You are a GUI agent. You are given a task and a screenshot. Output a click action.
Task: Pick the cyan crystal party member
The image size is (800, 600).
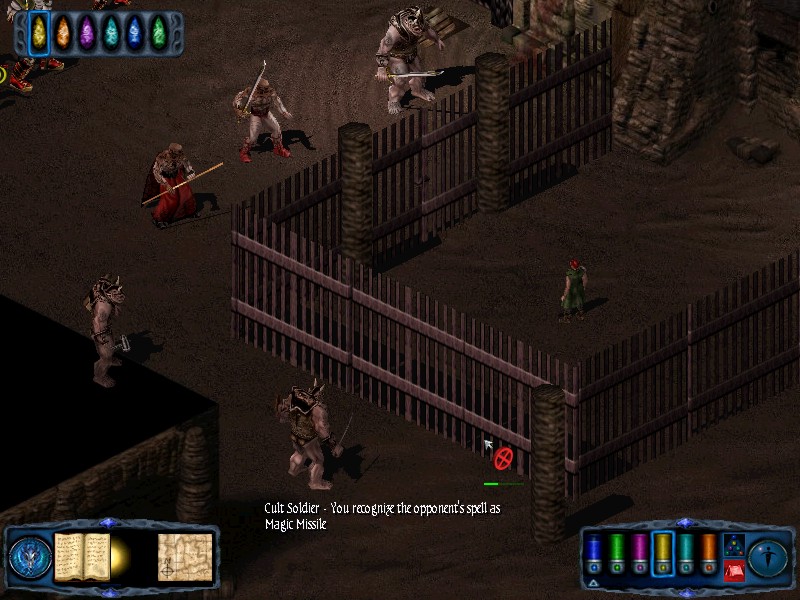[111, 33]
